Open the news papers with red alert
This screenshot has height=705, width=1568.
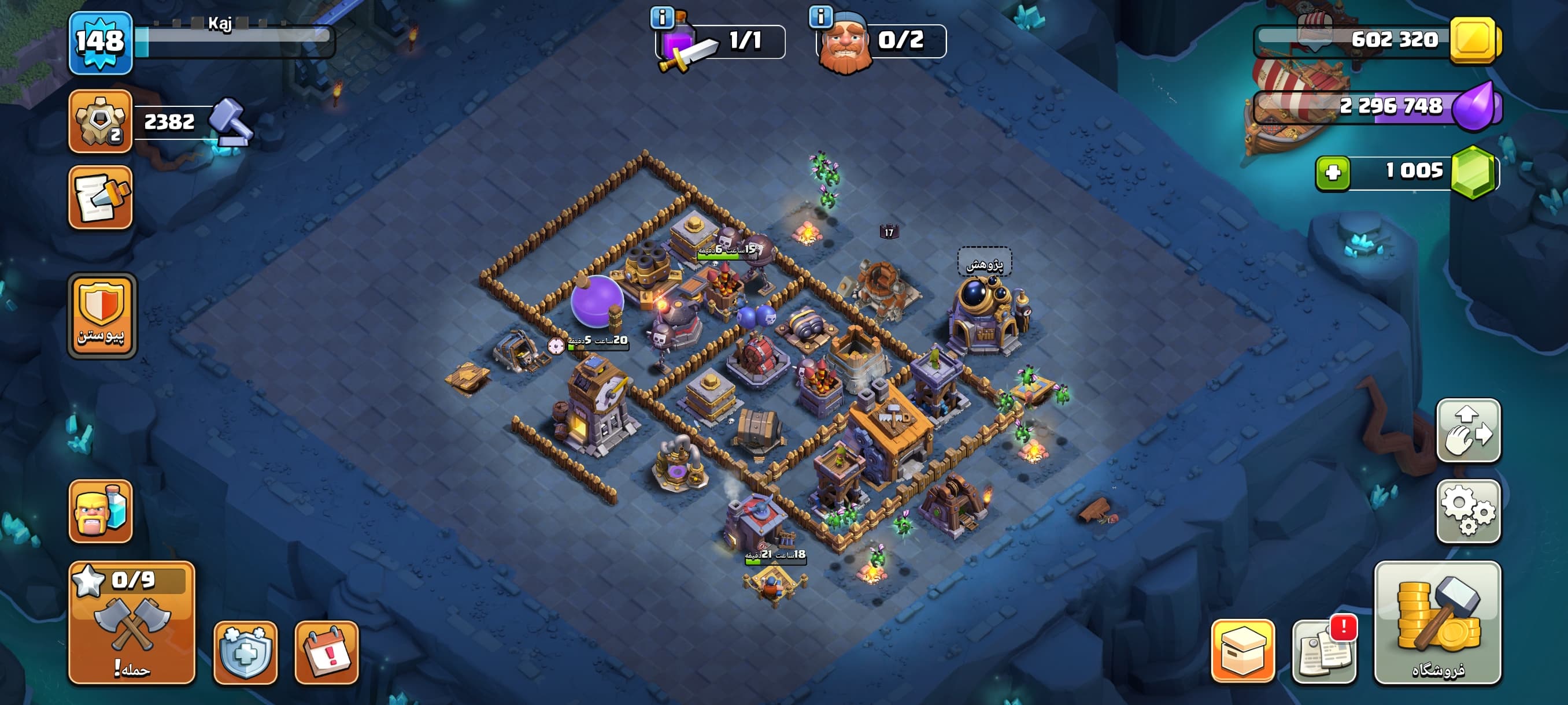point(1324,651)
